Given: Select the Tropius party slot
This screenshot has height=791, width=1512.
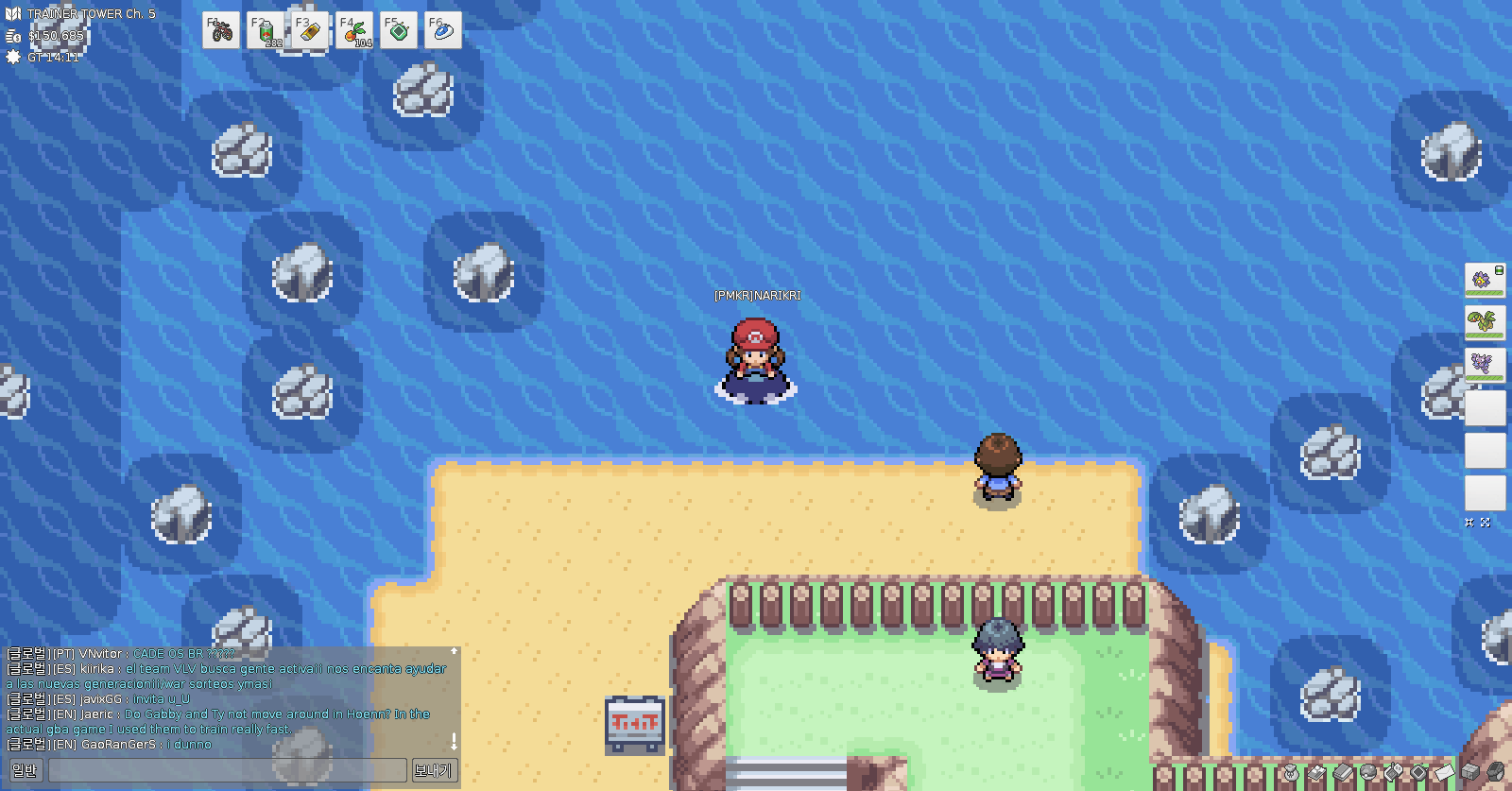Looking at the screenshot, I should [1484, 321].
